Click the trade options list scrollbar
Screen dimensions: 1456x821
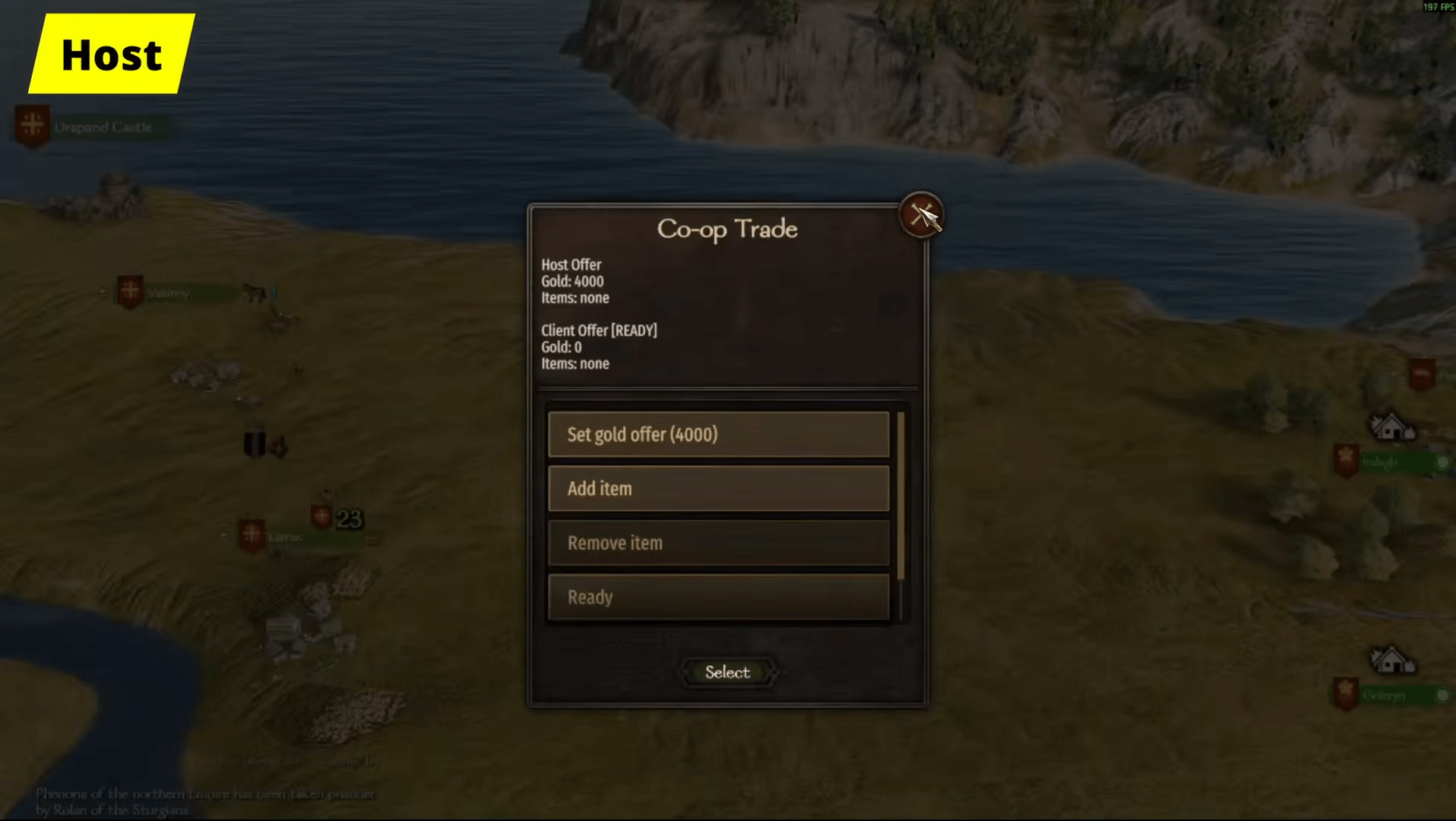point(901,496)
